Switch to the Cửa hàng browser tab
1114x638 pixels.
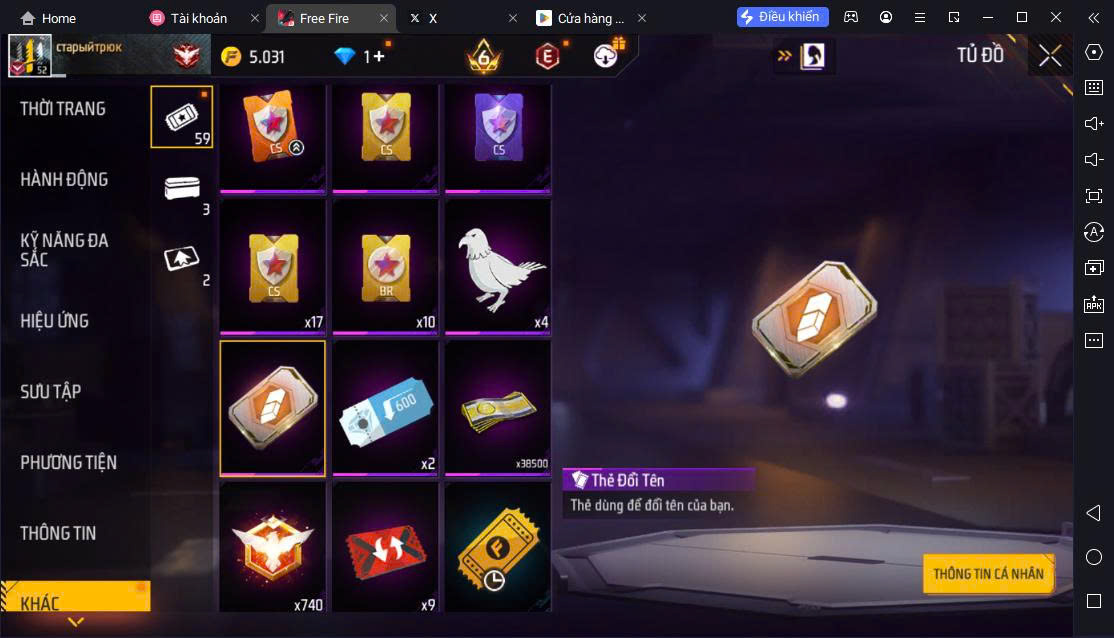(581, 18)
